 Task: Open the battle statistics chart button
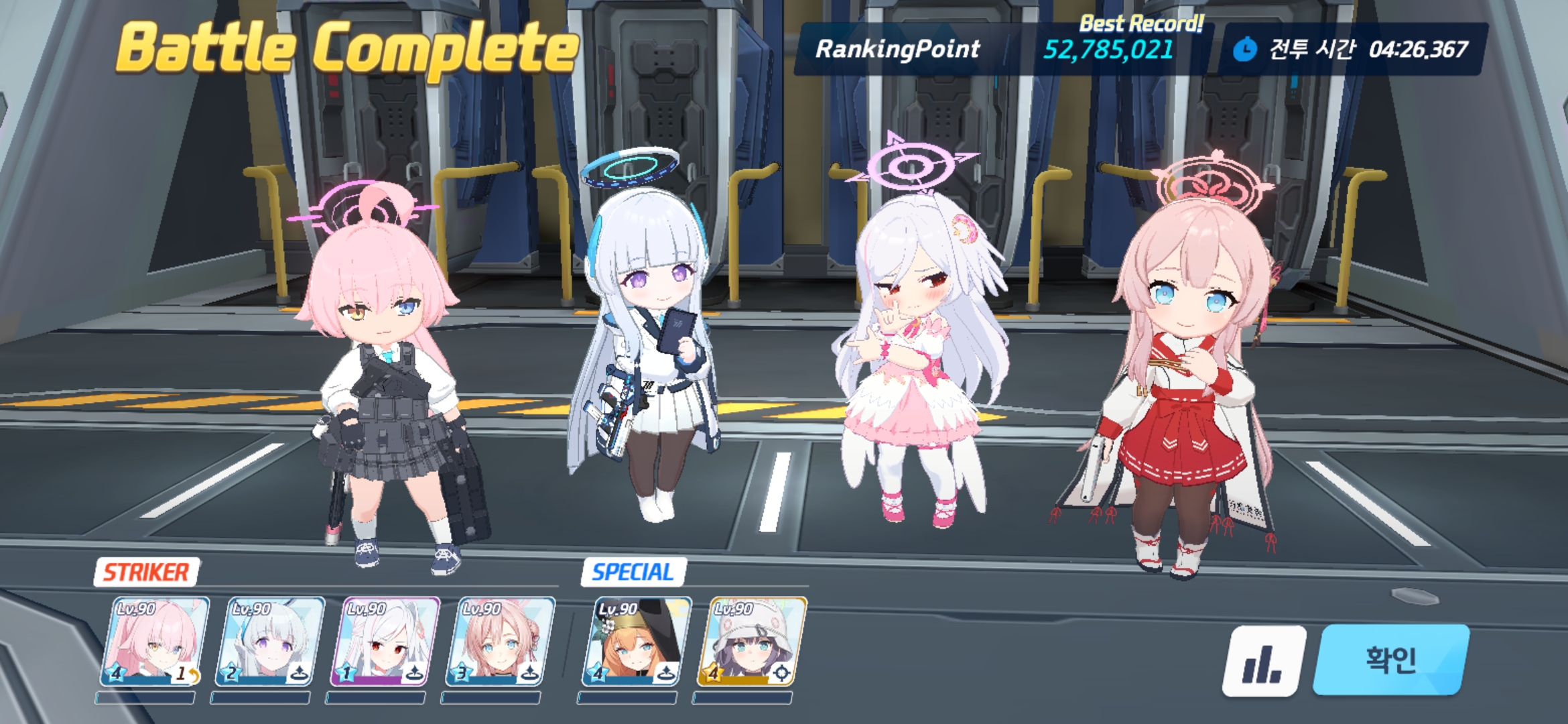tap(1264, 662)
